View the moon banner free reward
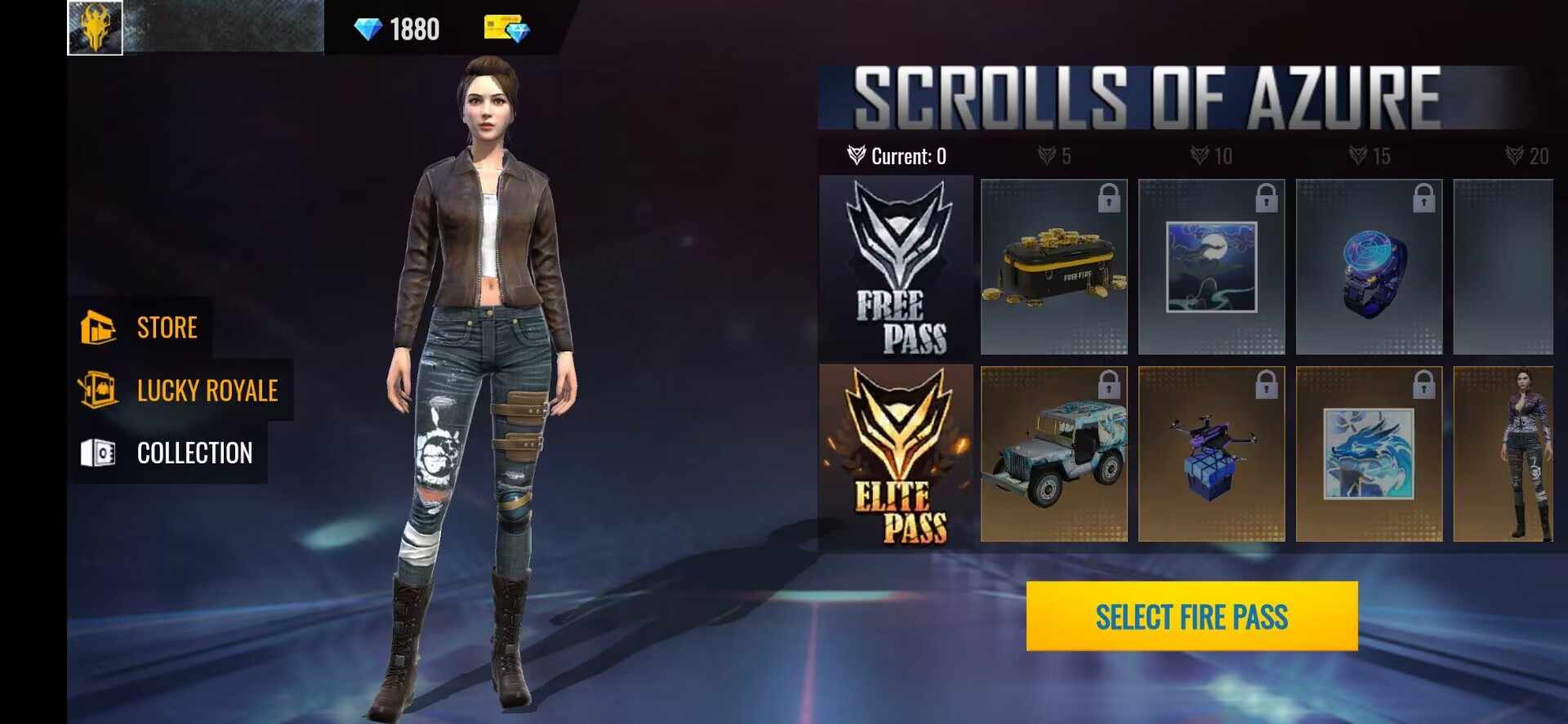Viewport: 1568px width, 724px height. tap(1211, 267)
